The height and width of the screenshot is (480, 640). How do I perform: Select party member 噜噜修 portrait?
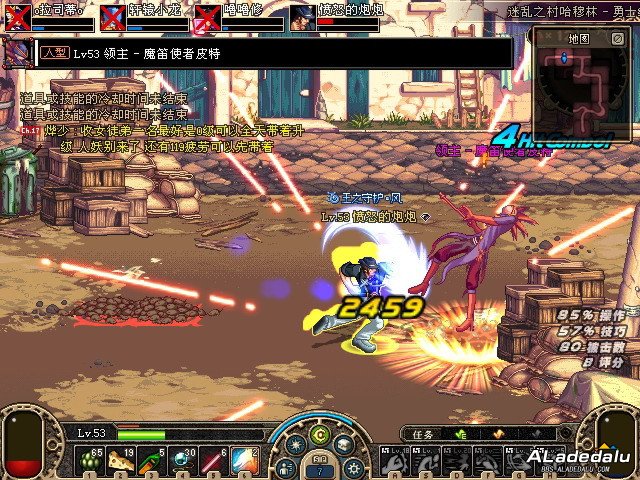click(x=206, y=17)
